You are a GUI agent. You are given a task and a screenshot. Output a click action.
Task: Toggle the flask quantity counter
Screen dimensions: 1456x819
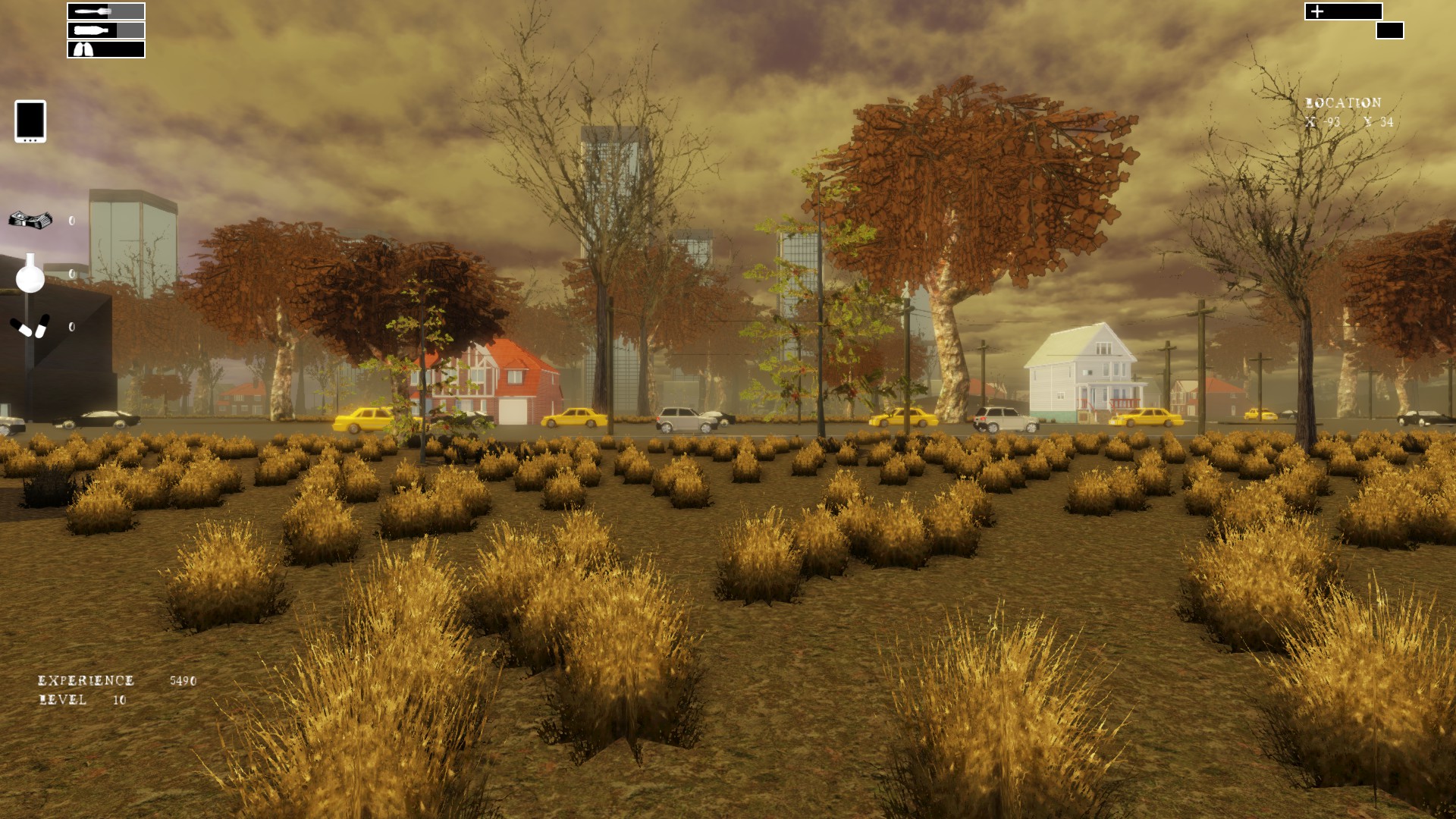click(71, 273)
